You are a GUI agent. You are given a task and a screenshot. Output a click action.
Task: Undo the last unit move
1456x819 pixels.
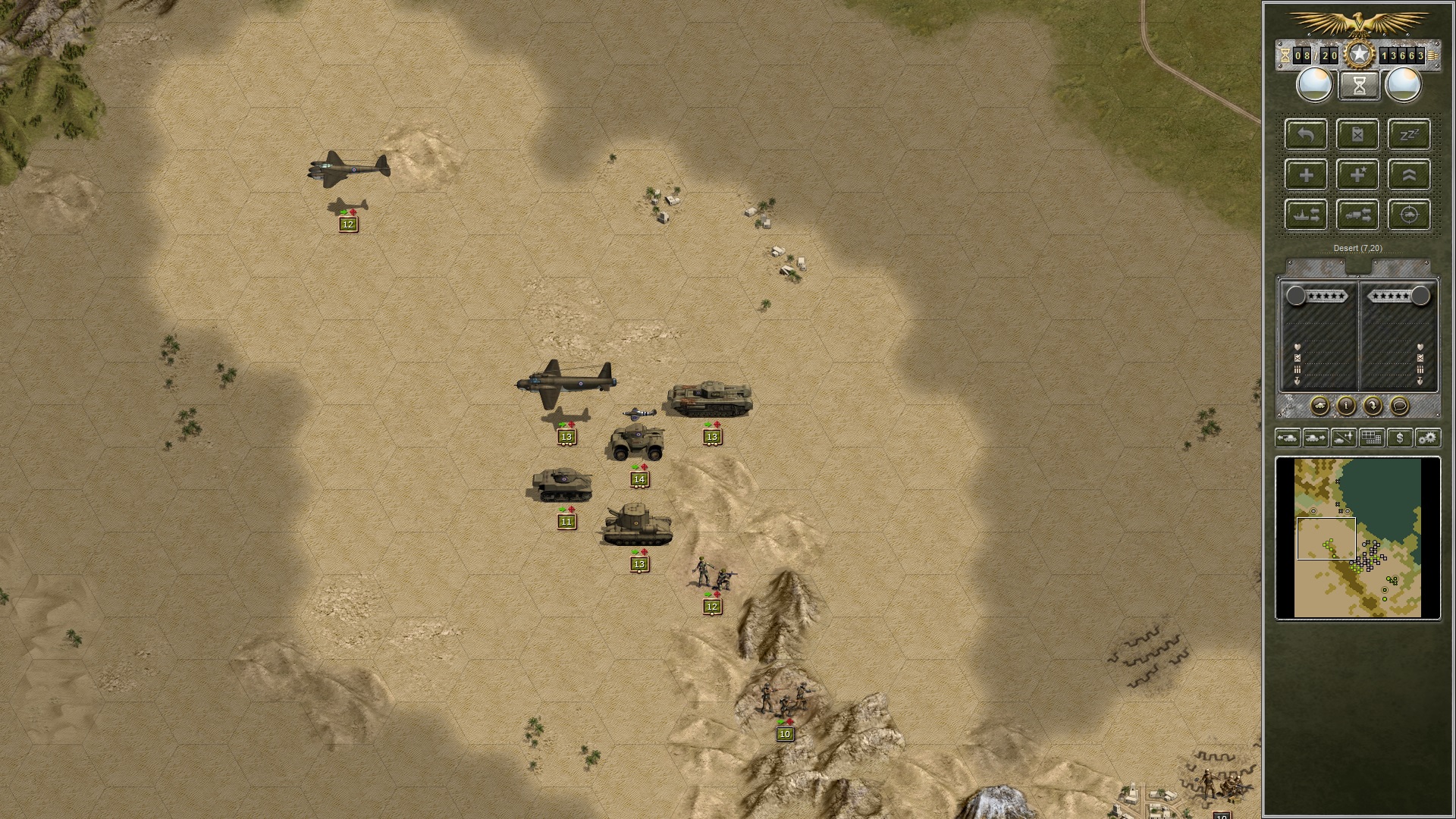tap(1305, 136)
